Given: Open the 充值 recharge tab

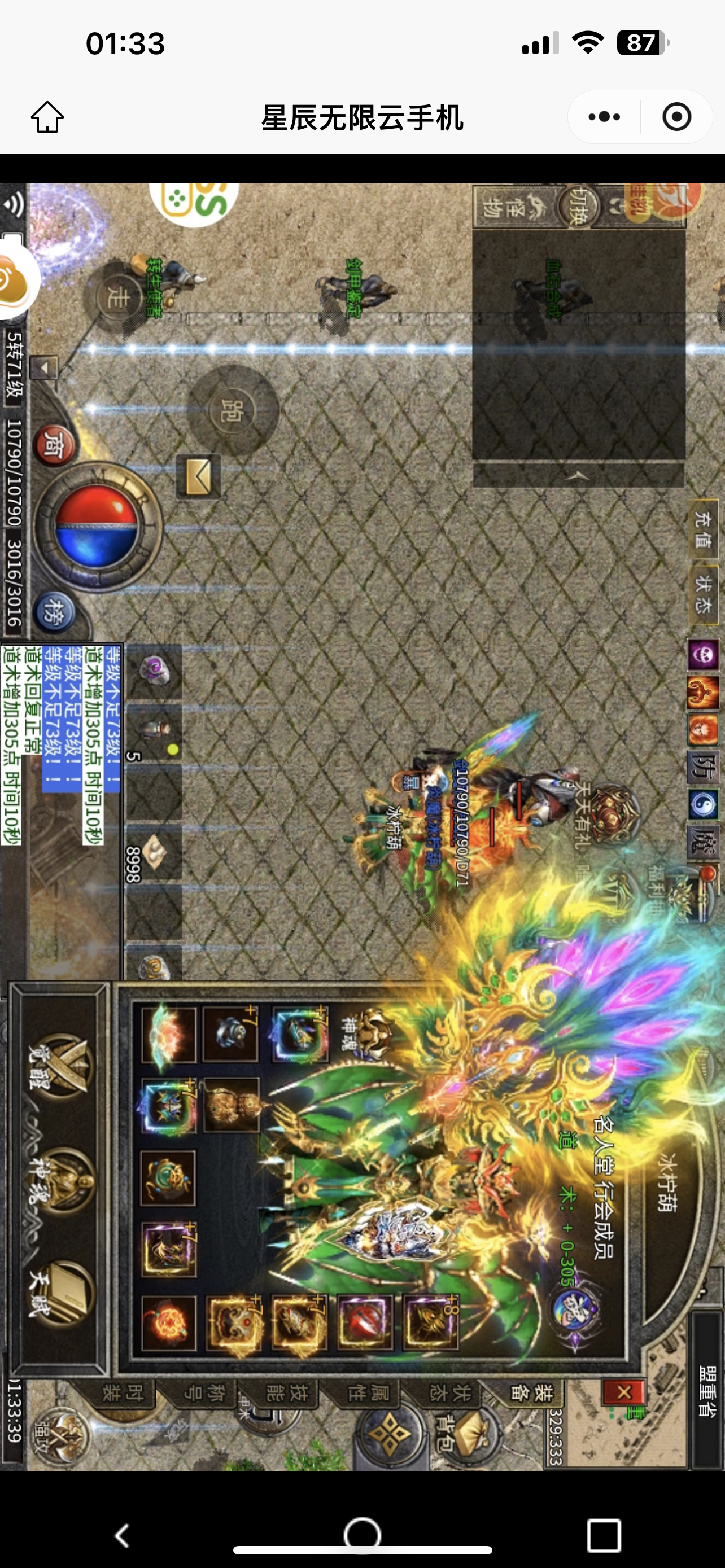Looking at the screenshot, I should (x=704, y=528).
